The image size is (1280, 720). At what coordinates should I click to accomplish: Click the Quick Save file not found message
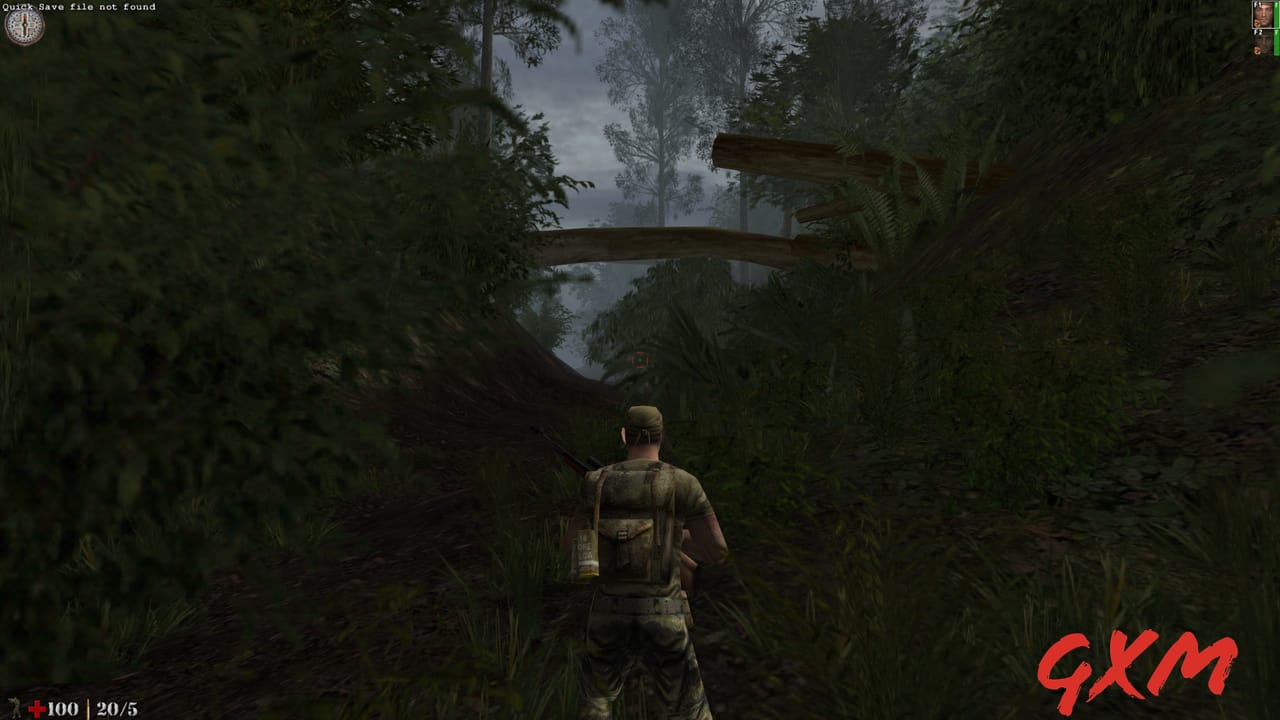[x=78, y=7]
